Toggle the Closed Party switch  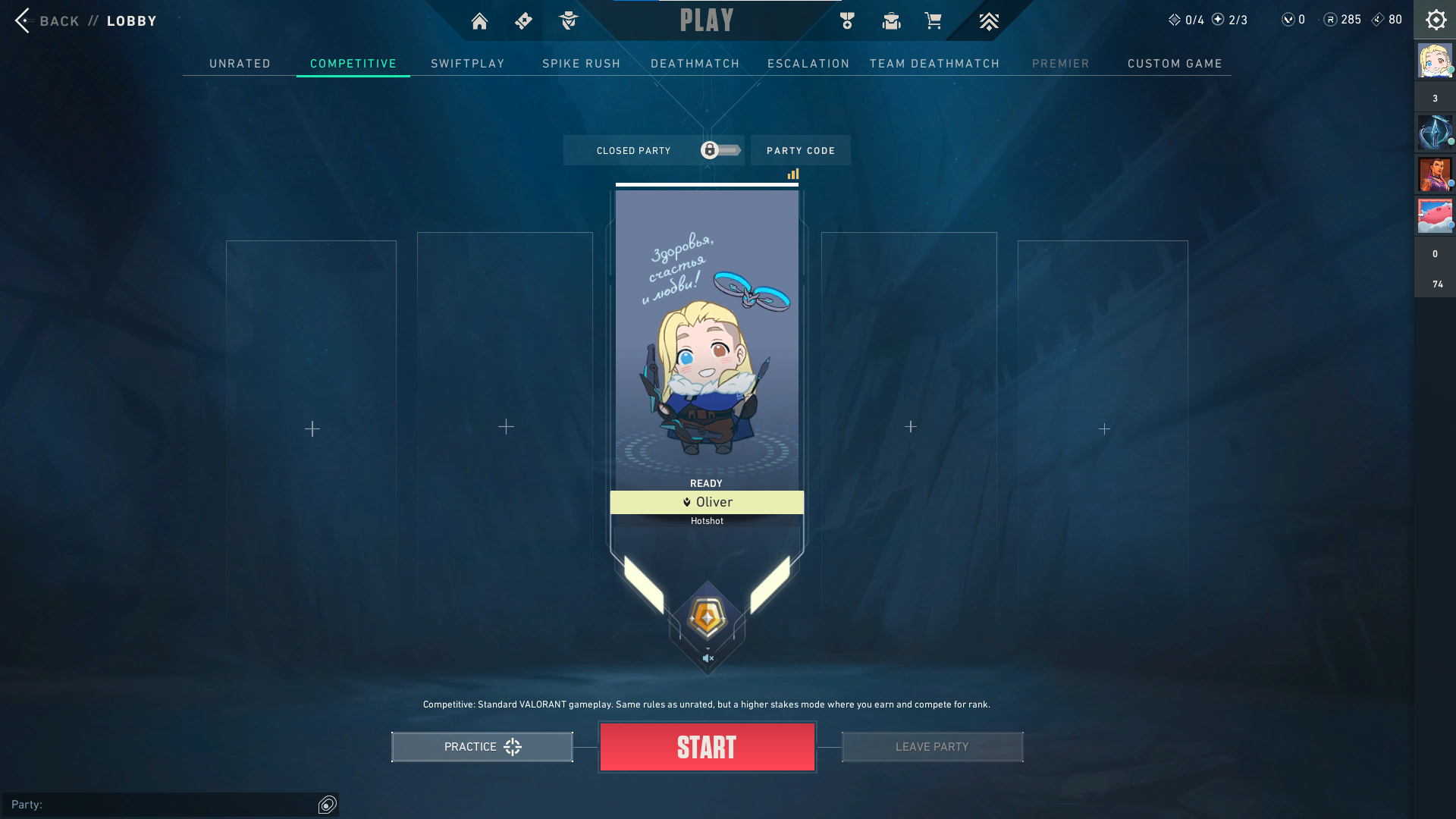pyautogui.click(x=720, y=150)
